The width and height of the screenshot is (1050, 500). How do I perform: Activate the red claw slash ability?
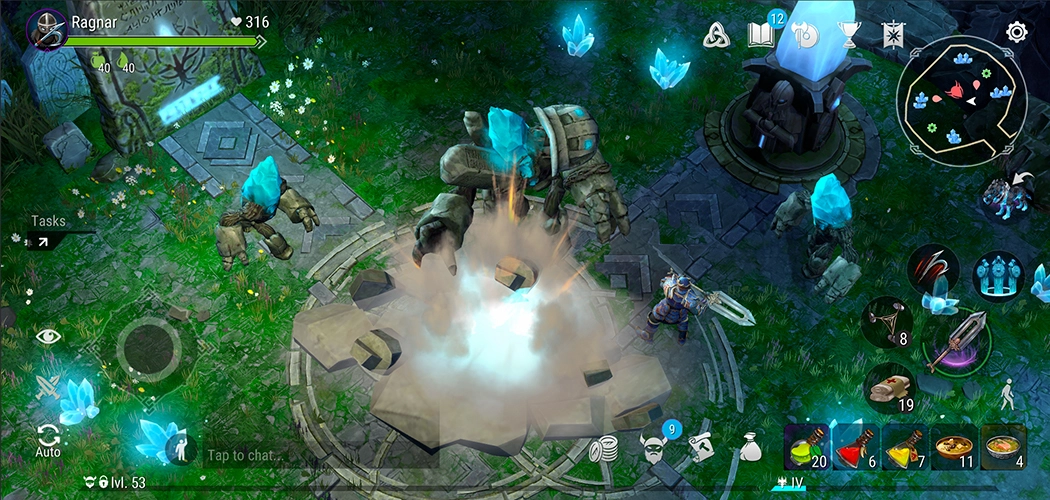[933, 268]
